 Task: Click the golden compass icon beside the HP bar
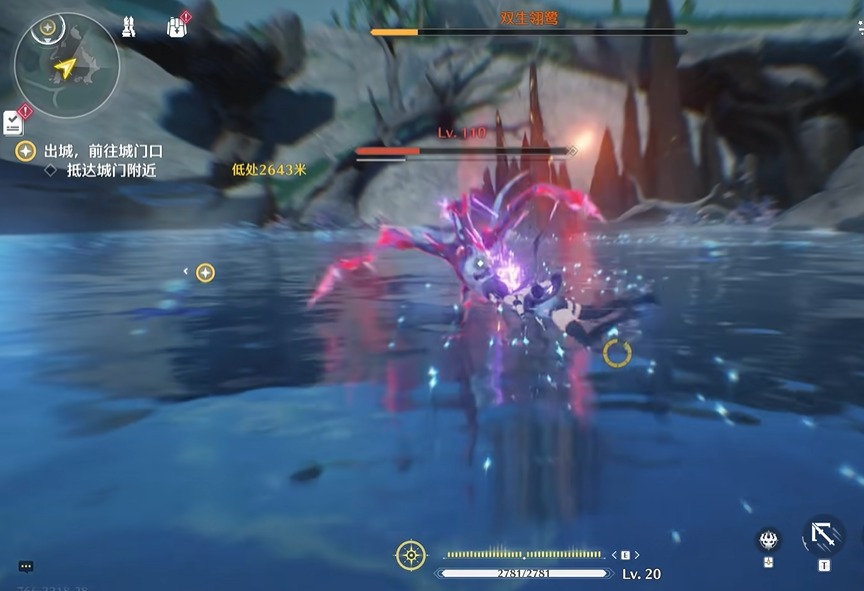pos(410,555)
